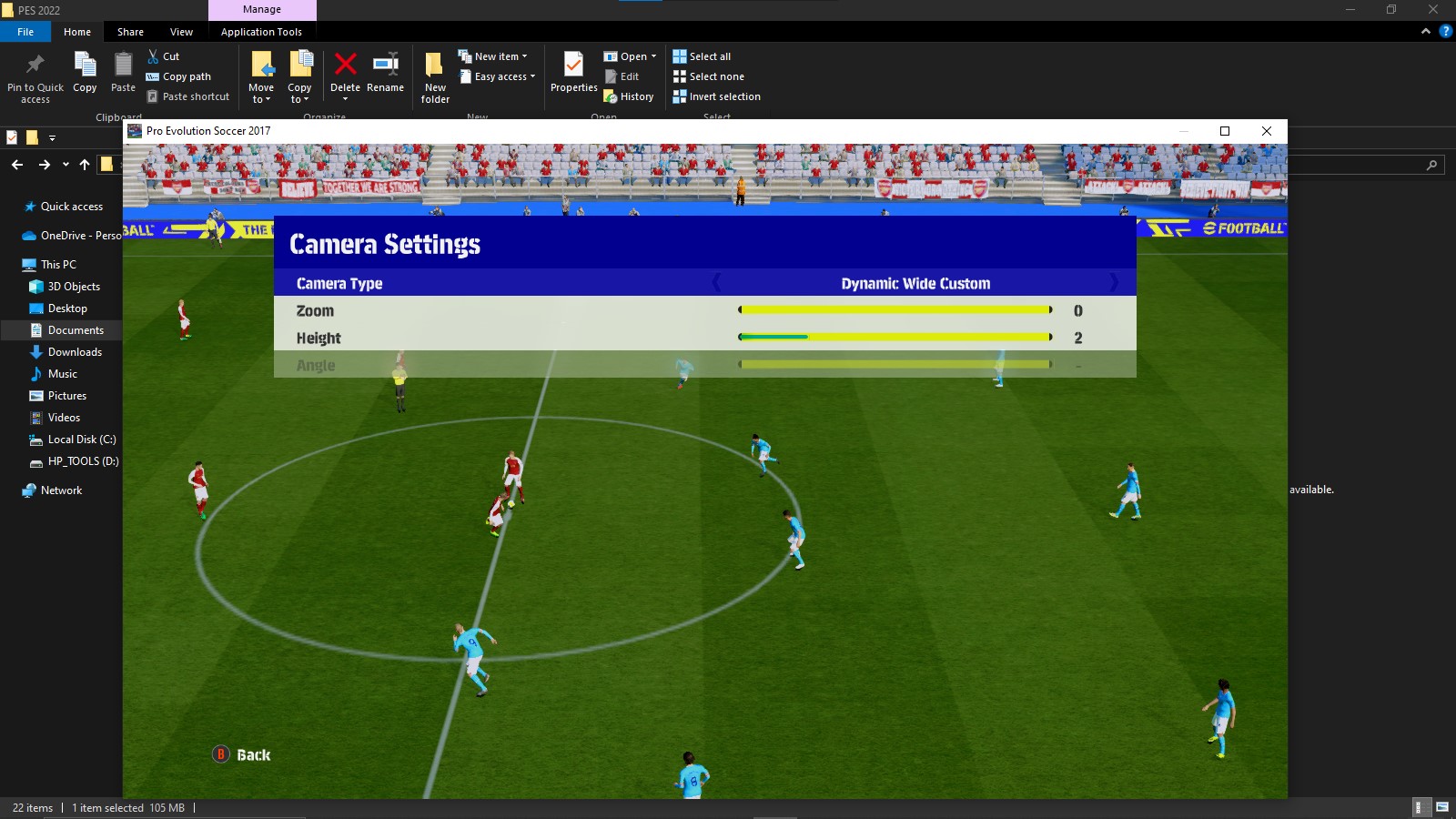Adjust the Height slider bar

(x=895, y=338)
